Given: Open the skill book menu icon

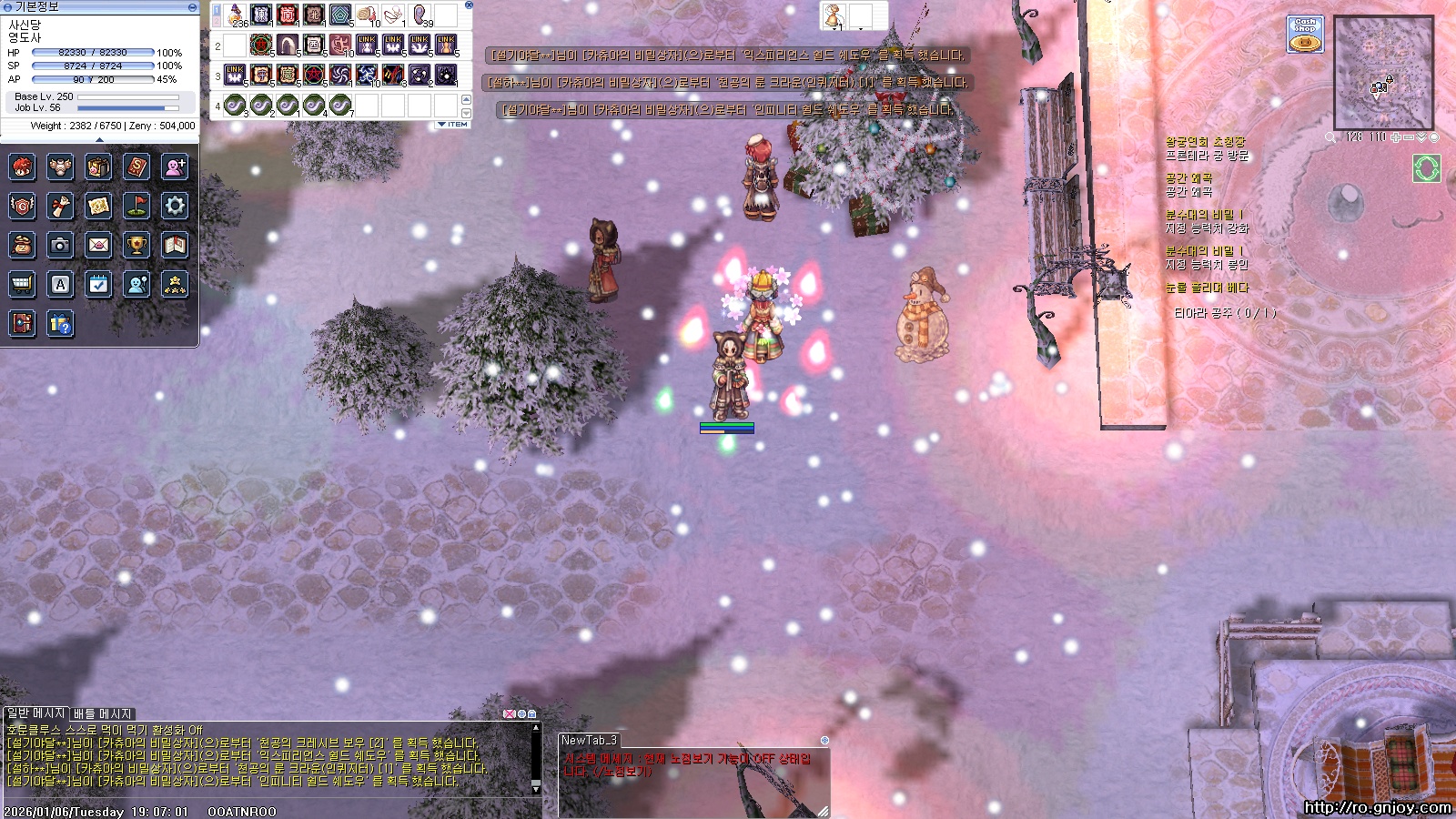Looking at the screenshot, I should 136,167.
